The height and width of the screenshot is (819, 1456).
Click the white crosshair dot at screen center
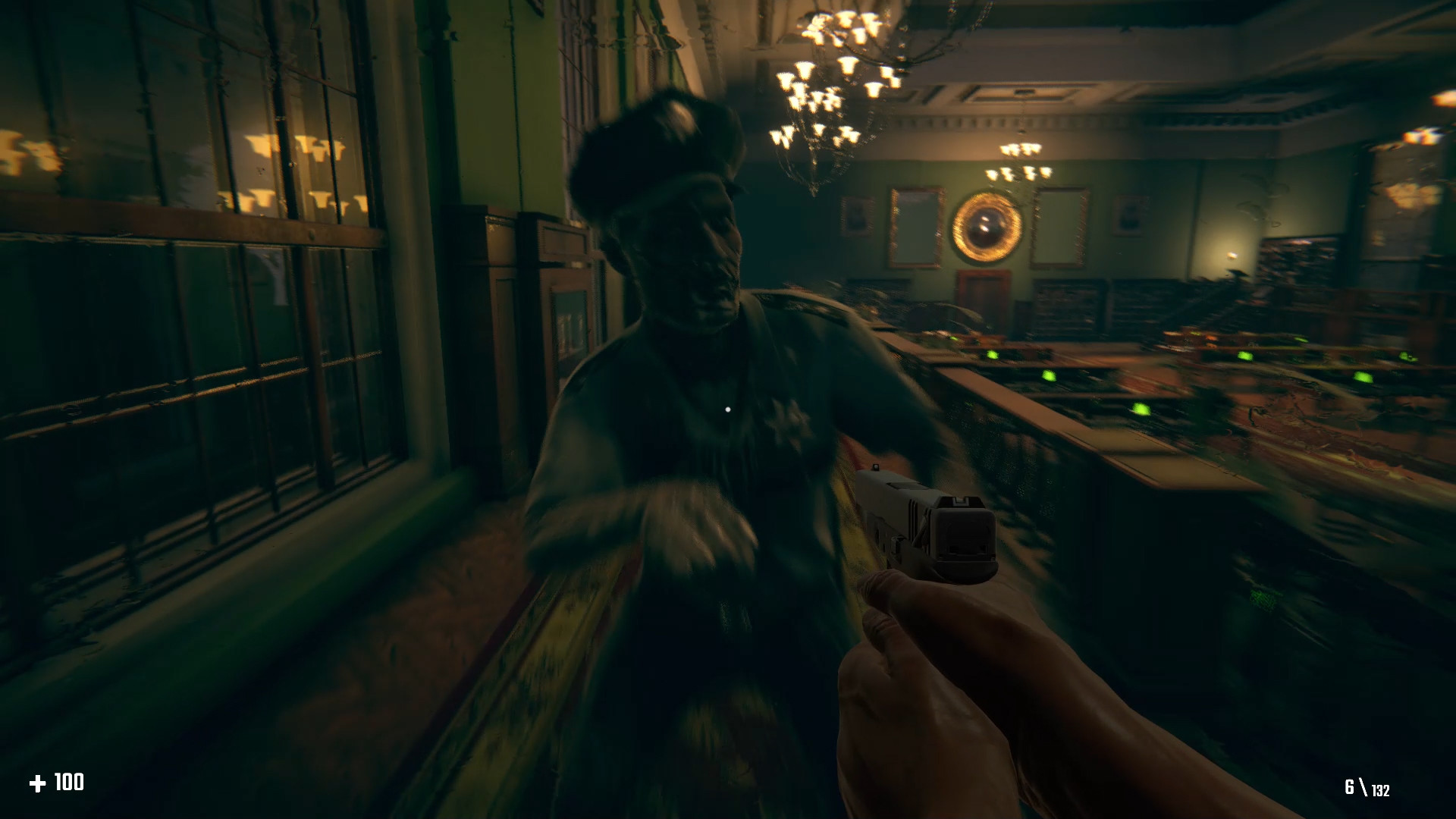(x=729, y=410)
